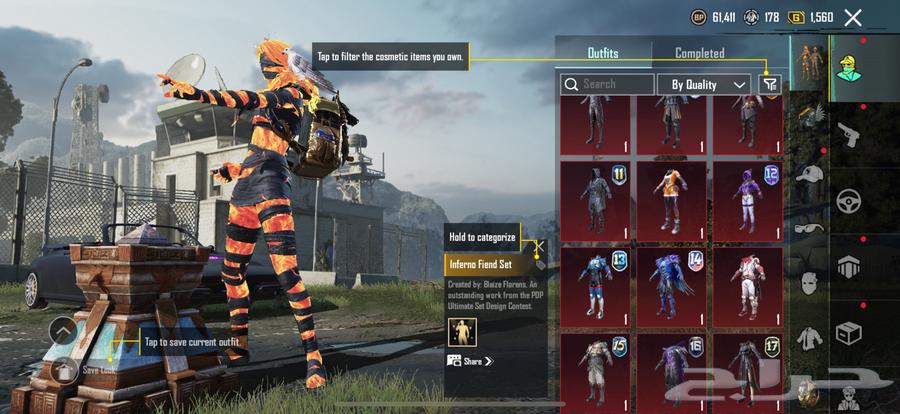Toggle the owned-items filter funnel icon
This screenshot has width=900, height=414.
click(x=769, y=85)
